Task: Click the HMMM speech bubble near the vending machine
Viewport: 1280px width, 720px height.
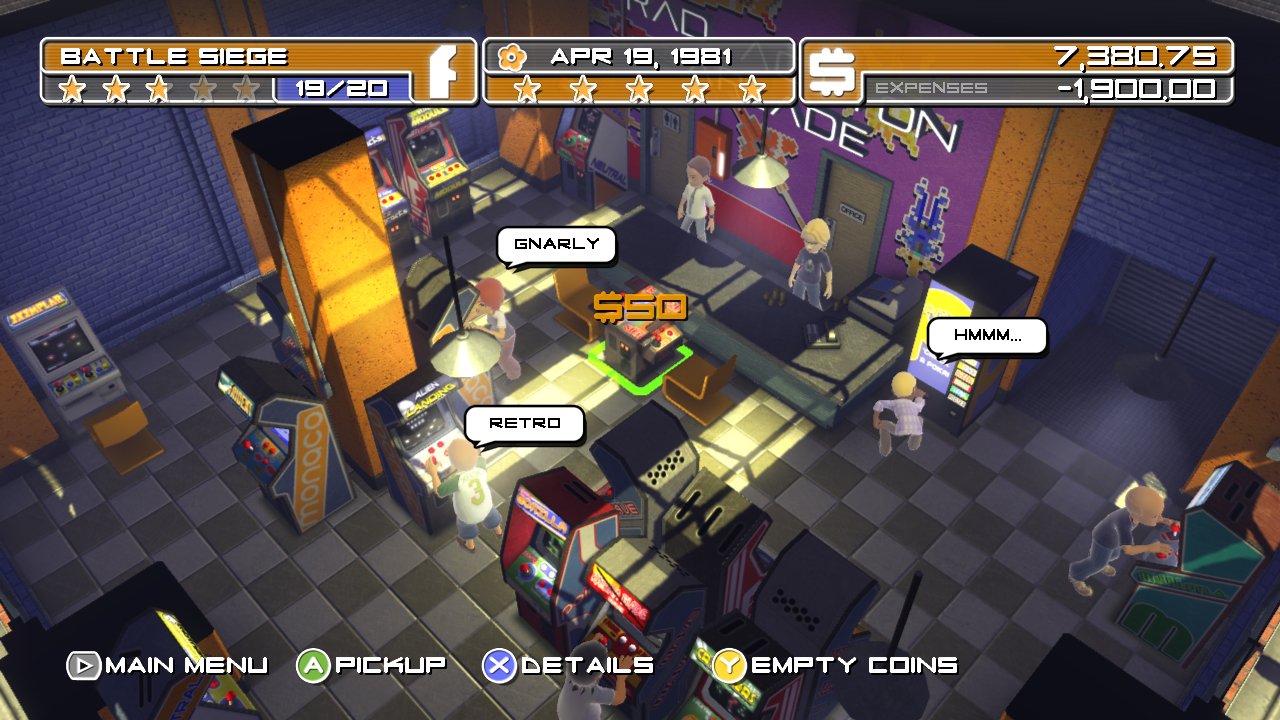Action: [986, 336]
